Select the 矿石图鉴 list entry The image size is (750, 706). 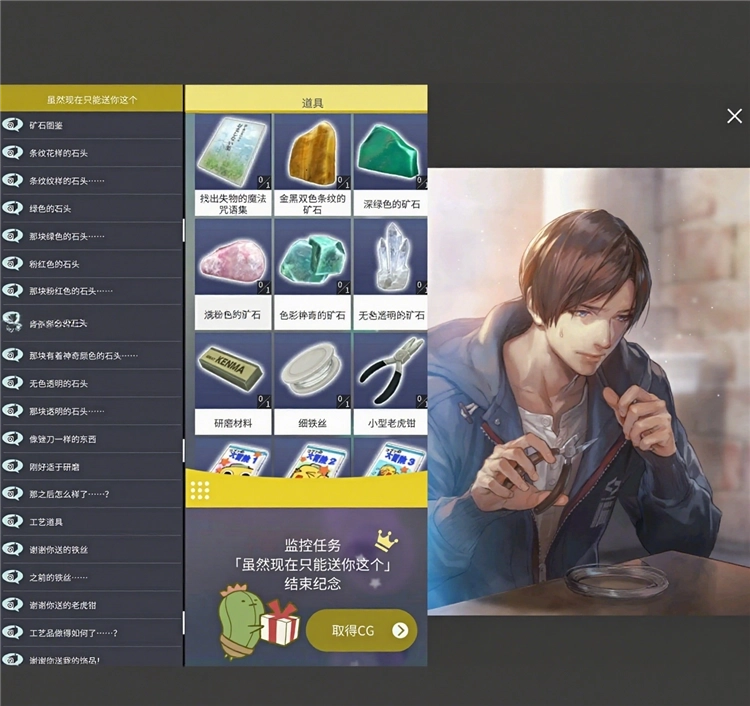click(x=90, y=125)
